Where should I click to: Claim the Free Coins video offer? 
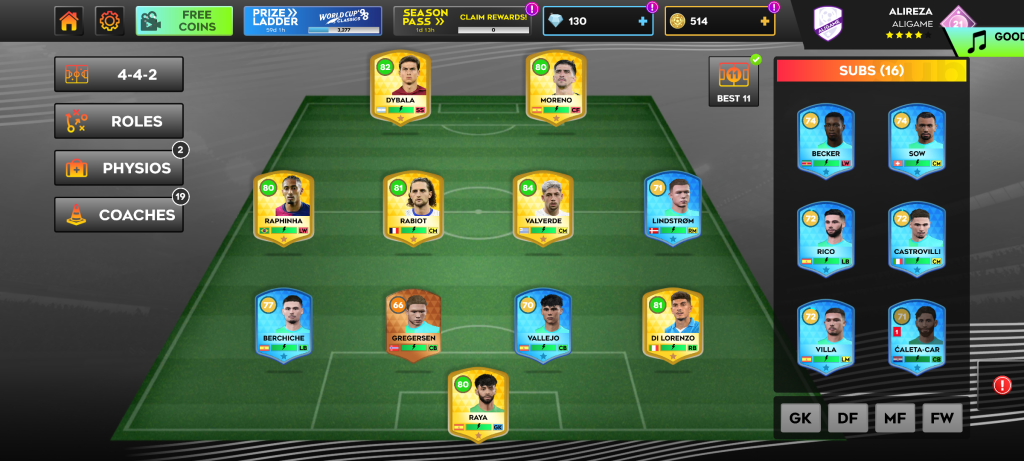coord(184,20)
